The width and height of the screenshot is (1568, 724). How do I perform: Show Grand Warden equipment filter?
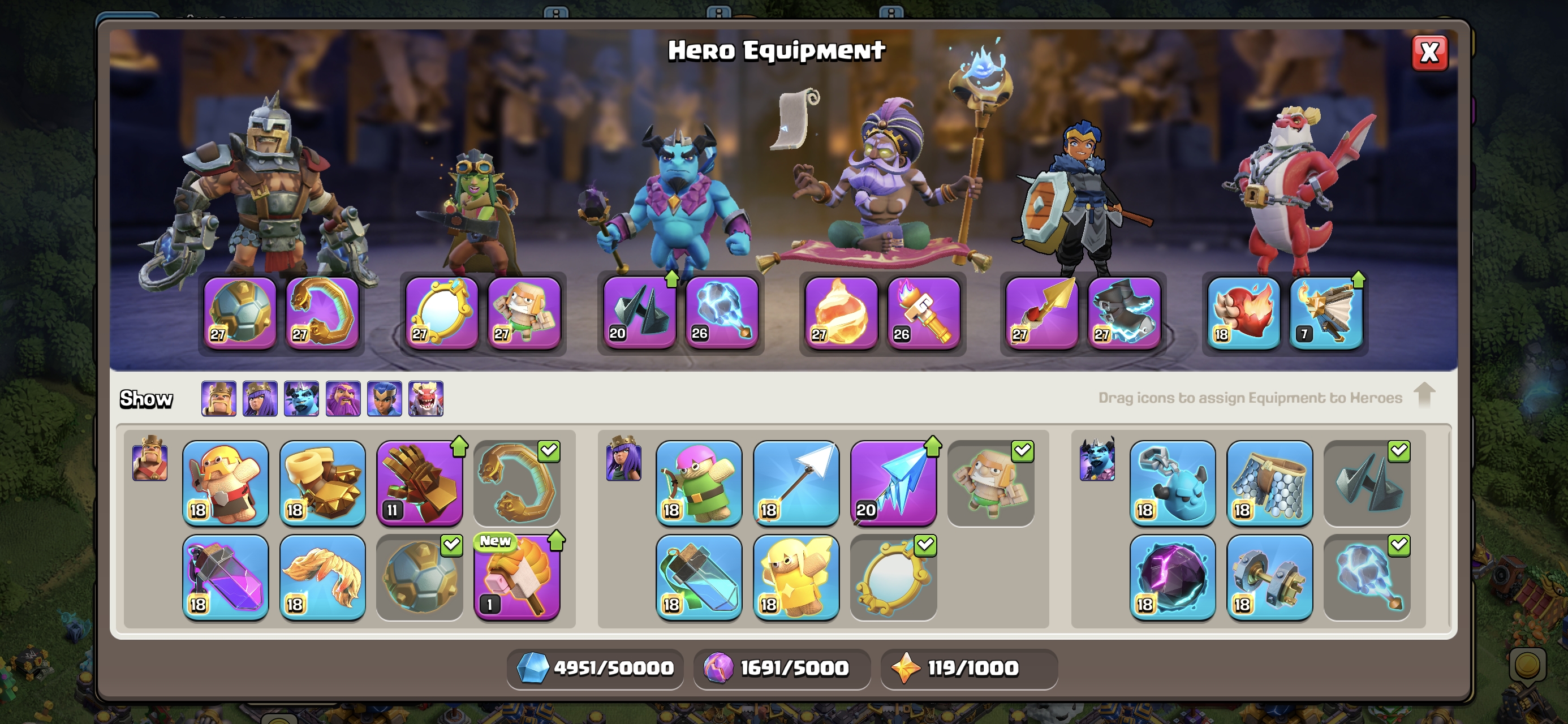click(x=343, y=399)
